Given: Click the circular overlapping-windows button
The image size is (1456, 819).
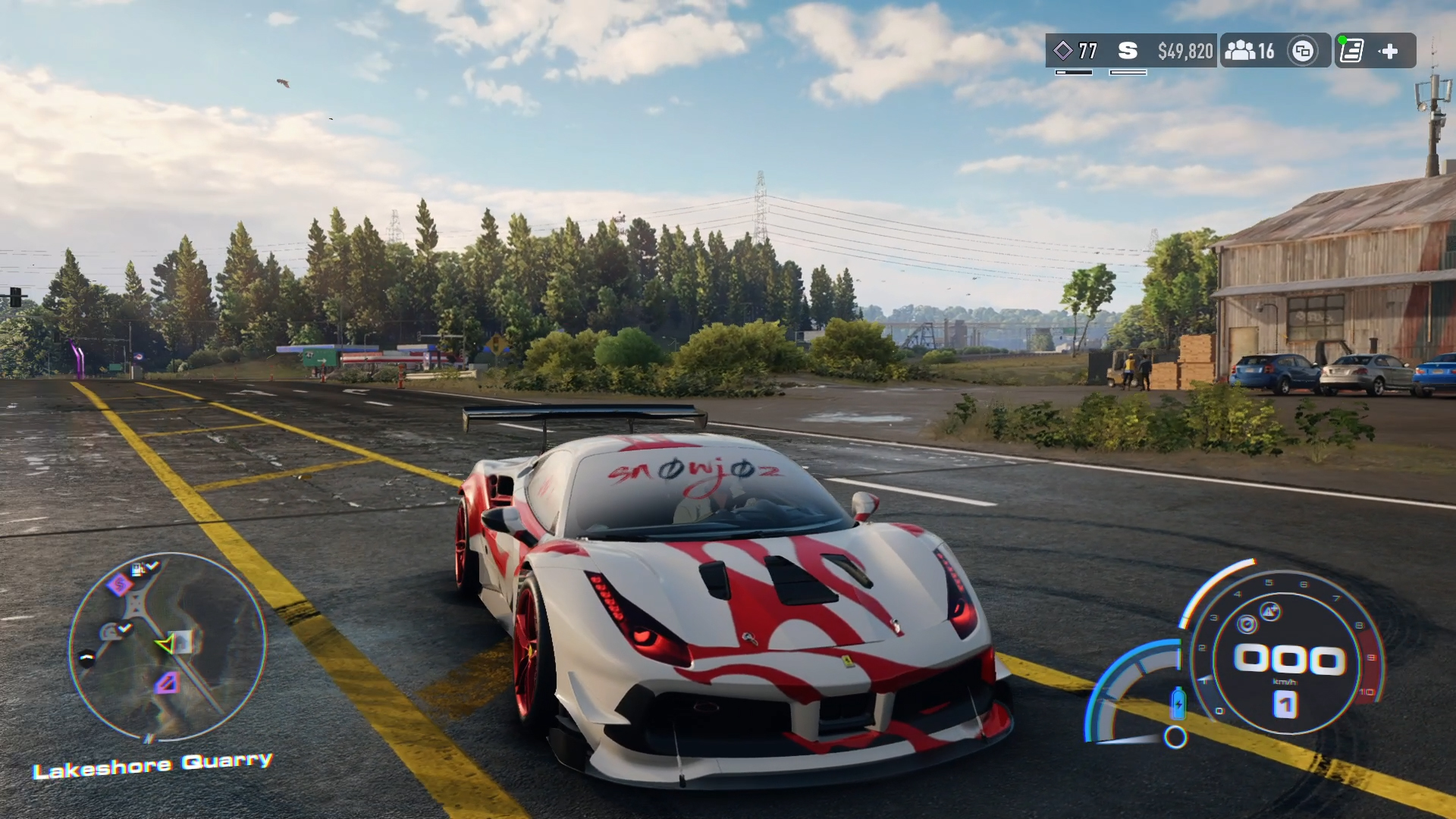Looking at the screenshot, I should pos(1303,51).
